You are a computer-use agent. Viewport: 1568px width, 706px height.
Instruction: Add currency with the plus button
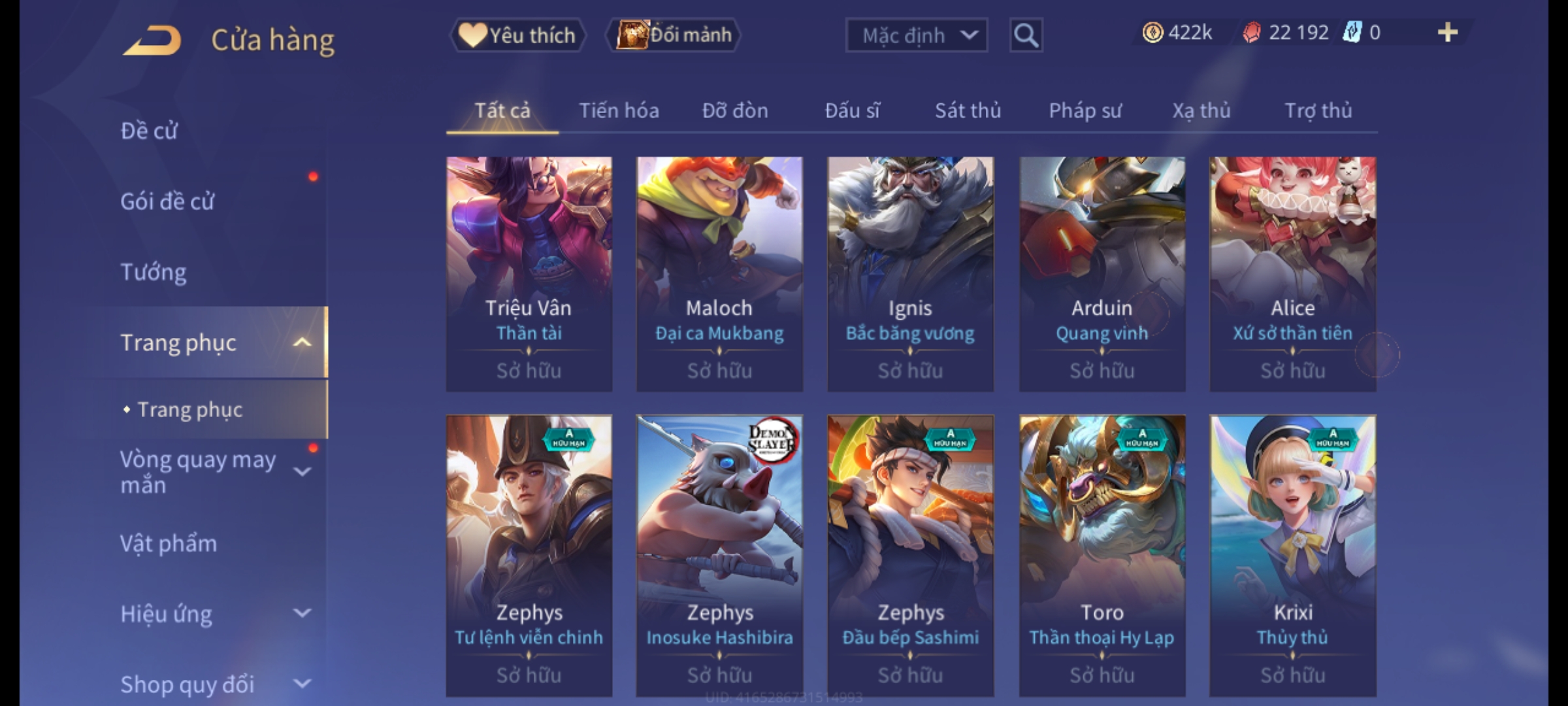pos(1447,33)
